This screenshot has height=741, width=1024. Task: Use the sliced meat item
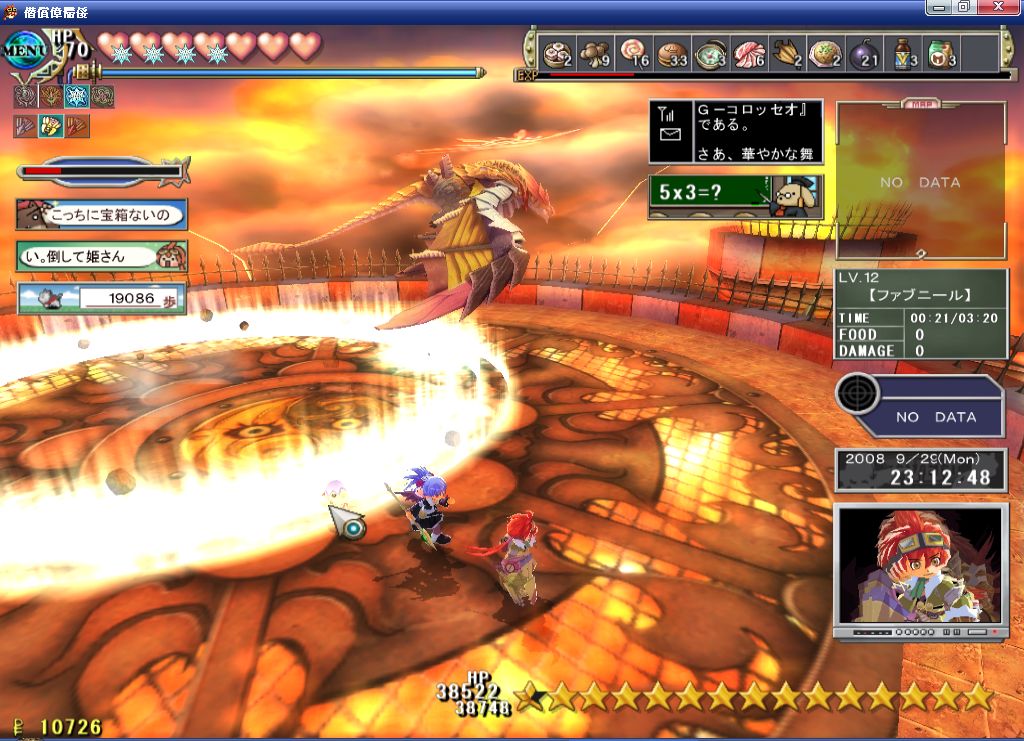[x=749, y=53]
